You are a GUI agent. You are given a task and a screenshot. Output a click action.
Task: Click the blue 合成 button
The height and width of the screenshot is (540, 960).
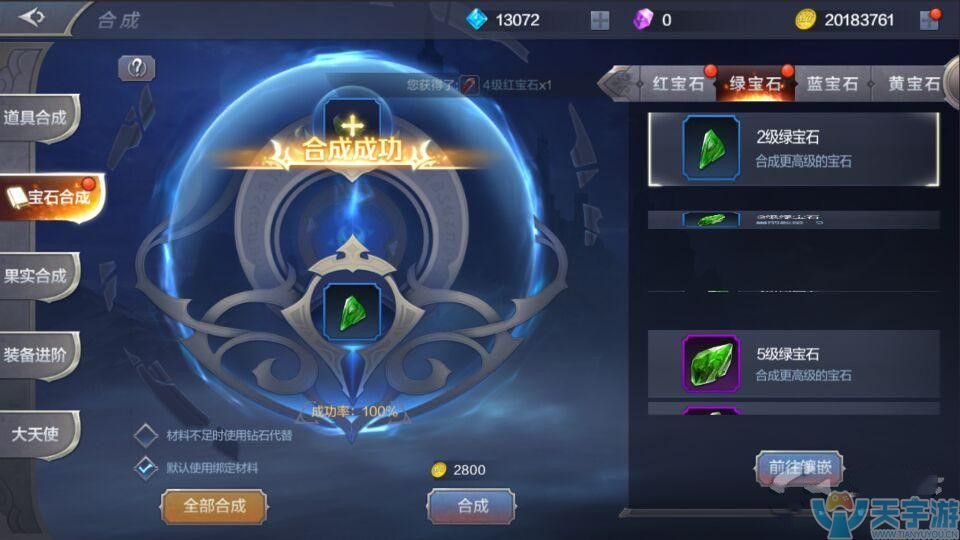pos(472,505)
